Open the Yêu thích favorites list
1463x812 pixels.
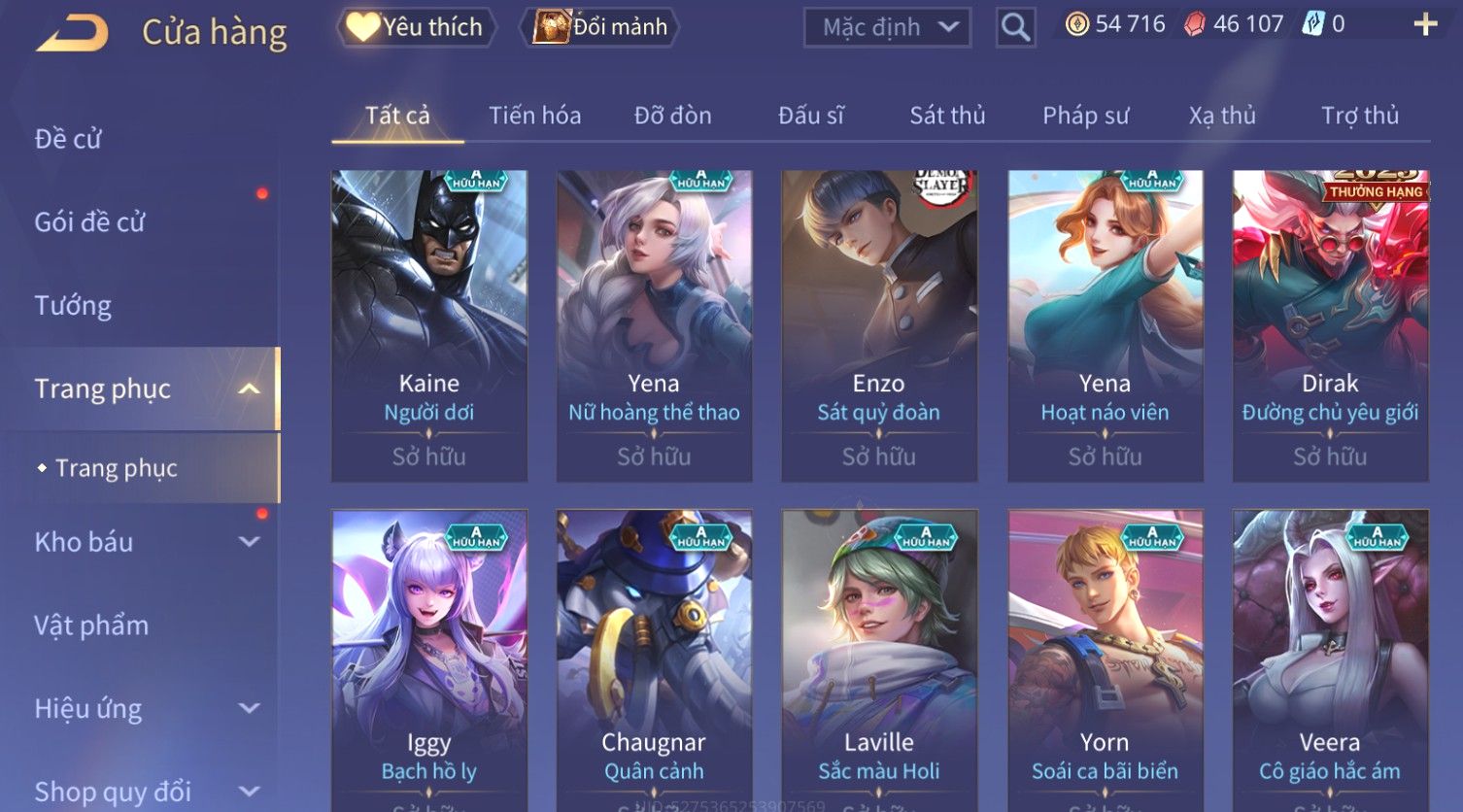(x=417, y=27)
